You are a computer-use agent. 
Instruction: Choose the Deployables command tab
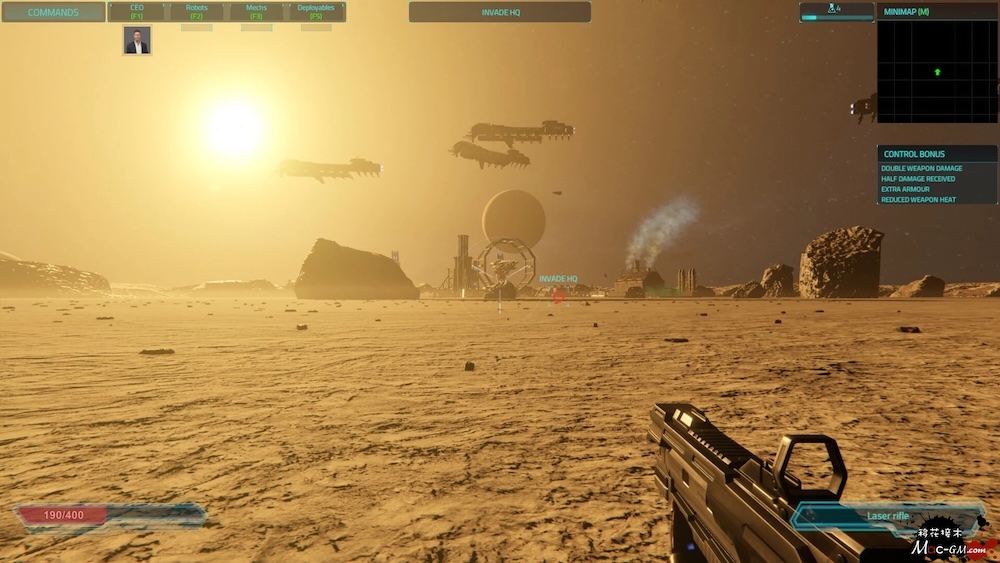pos(316,12)
